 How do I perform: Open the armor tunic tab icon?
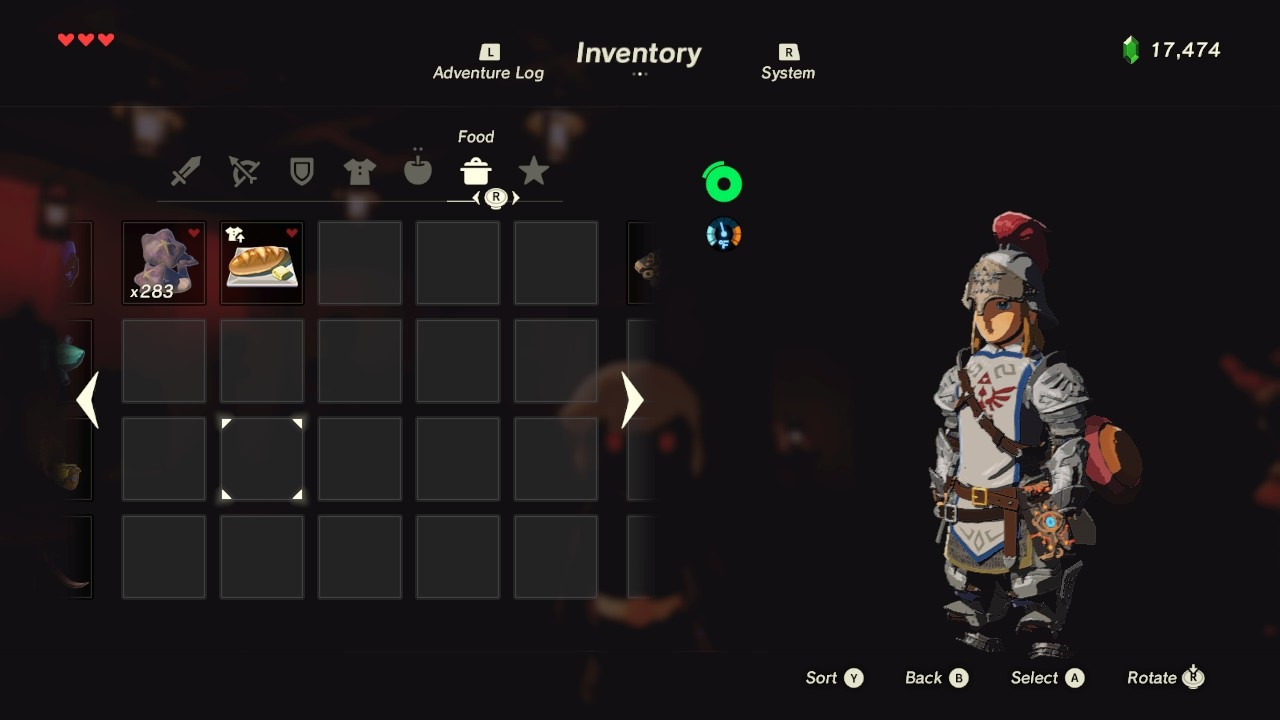[359, 171]
